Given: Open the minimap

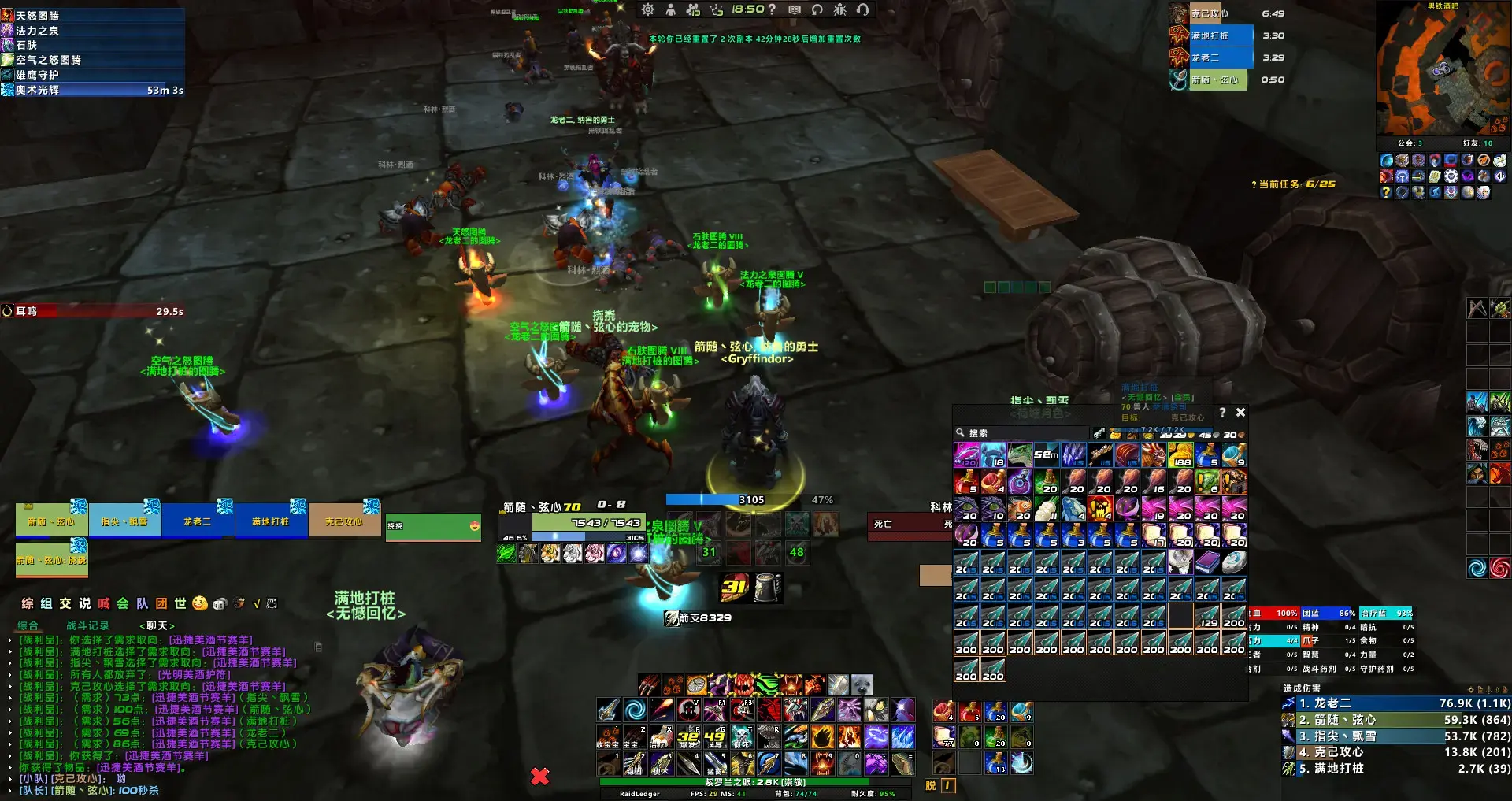Looking at the screenshot, I should (1442, 71).
